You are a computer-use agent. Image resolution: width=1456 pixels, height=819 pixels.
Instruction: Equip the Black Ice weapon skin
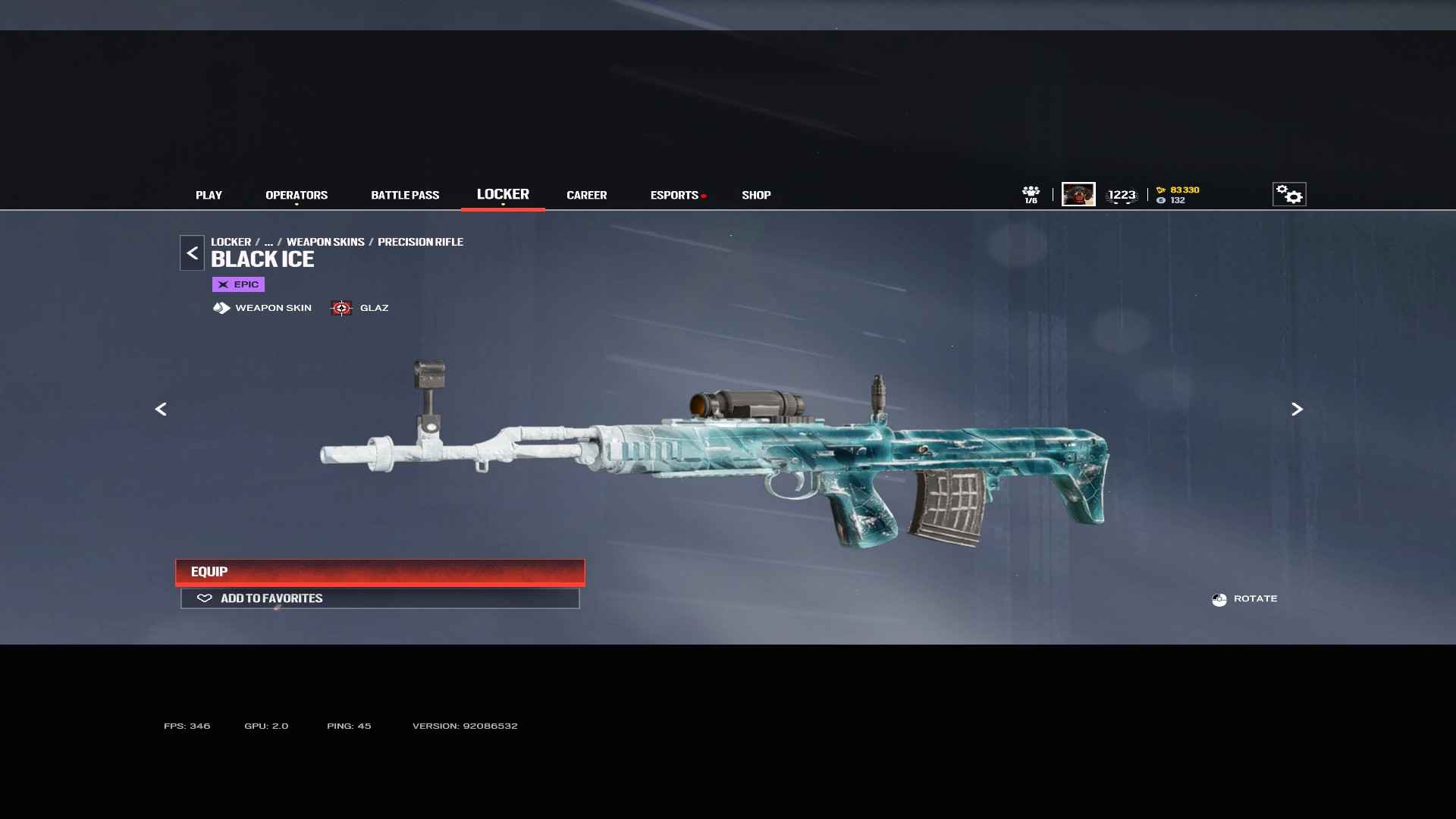[380, 572]
